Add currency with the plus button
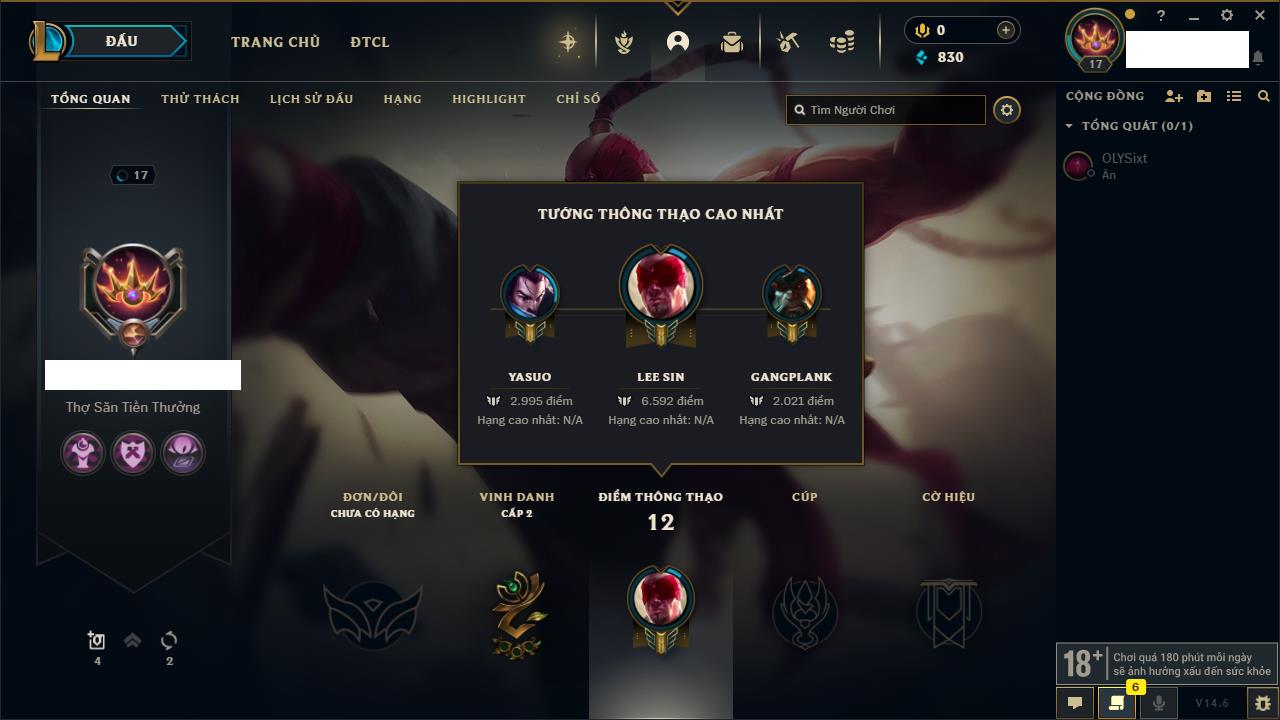 (x=1006, y=30)
